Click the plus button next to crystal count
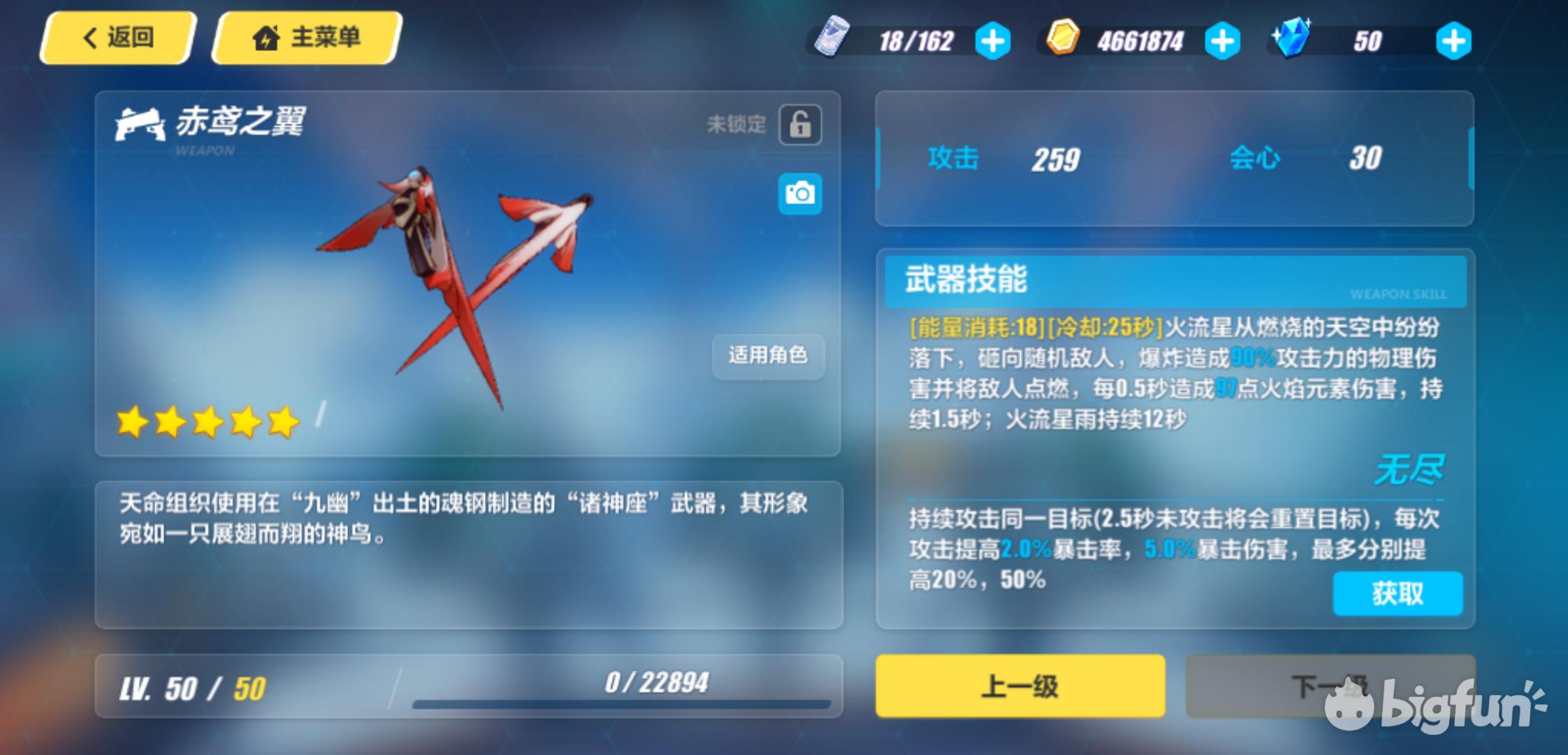The image size is (1568, 755). (x=1456, y=41)
